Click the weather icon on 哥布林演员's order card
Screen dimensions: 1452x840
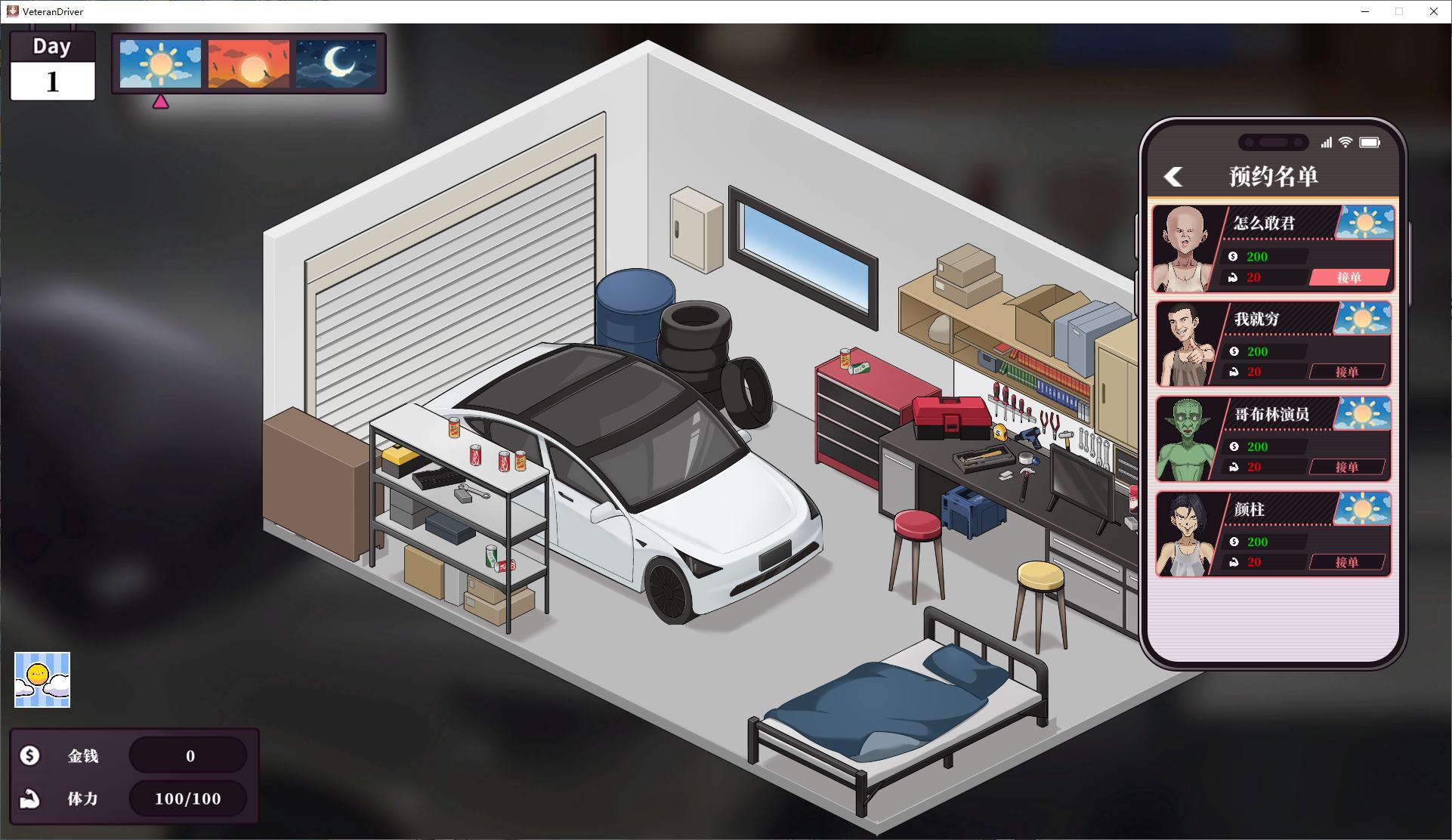1364,414
